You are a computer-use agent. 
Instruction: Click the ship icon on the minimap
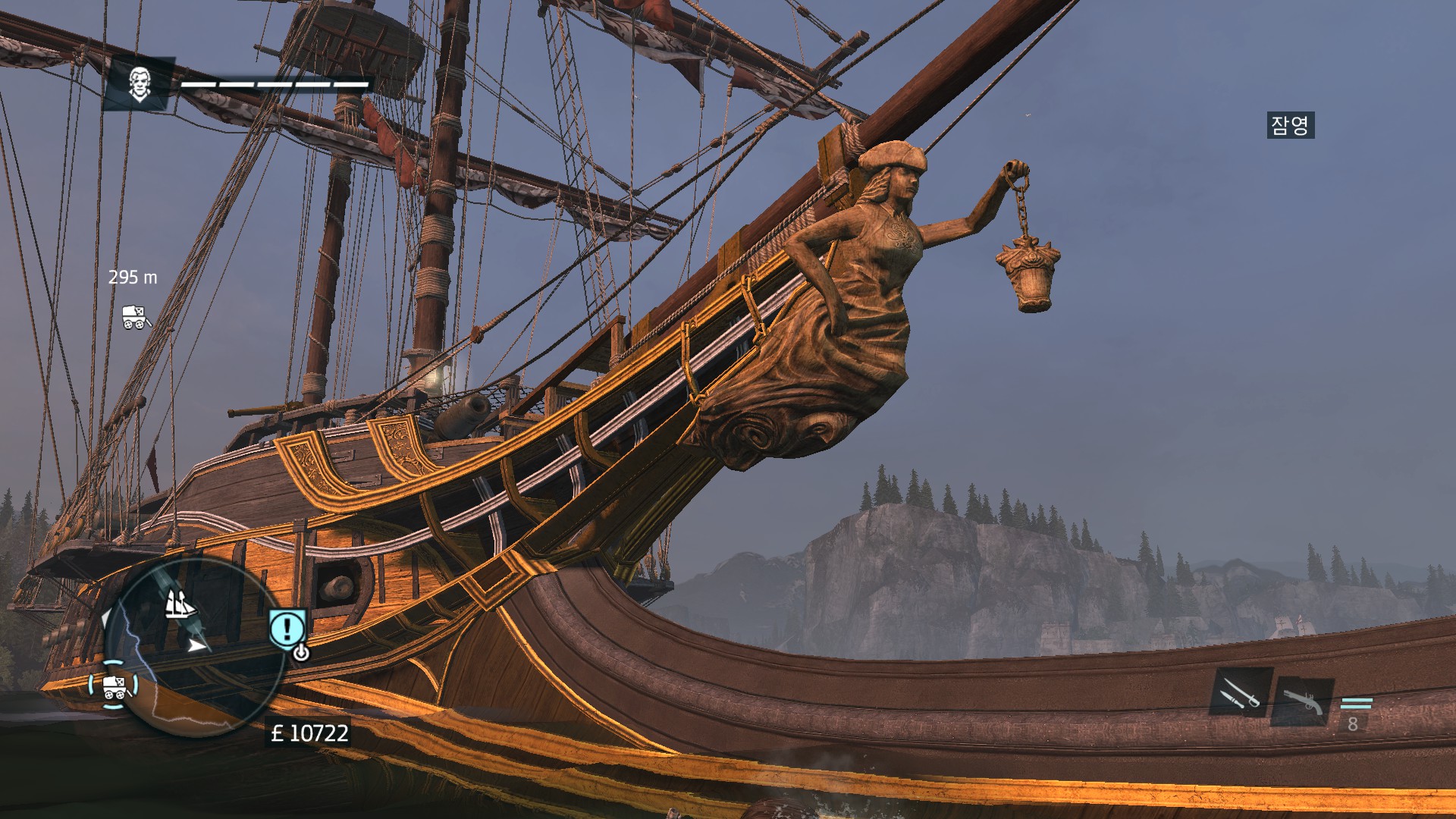point(180,604)
